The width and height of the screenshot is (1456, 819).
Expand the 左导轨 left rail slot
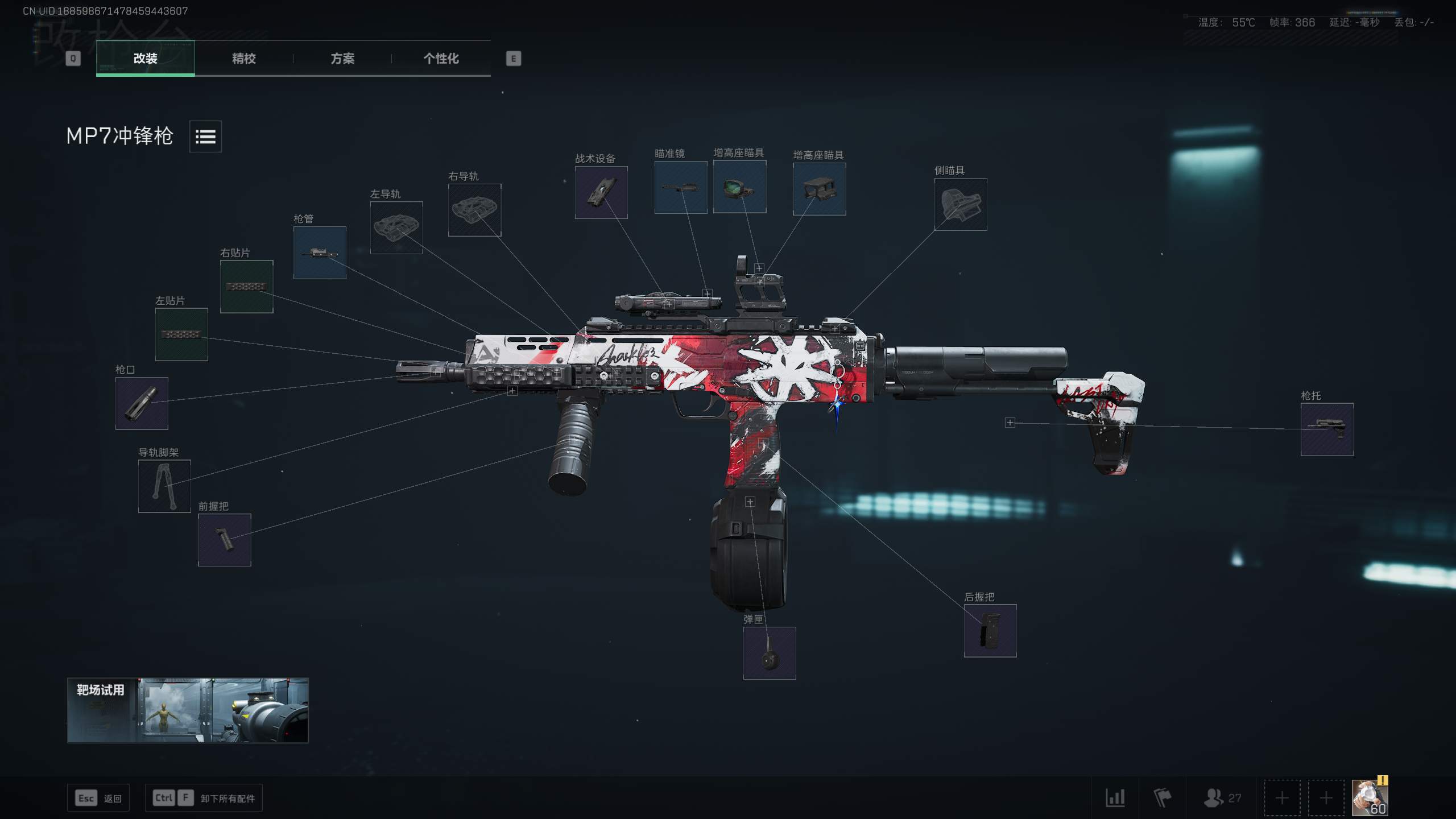396,228
